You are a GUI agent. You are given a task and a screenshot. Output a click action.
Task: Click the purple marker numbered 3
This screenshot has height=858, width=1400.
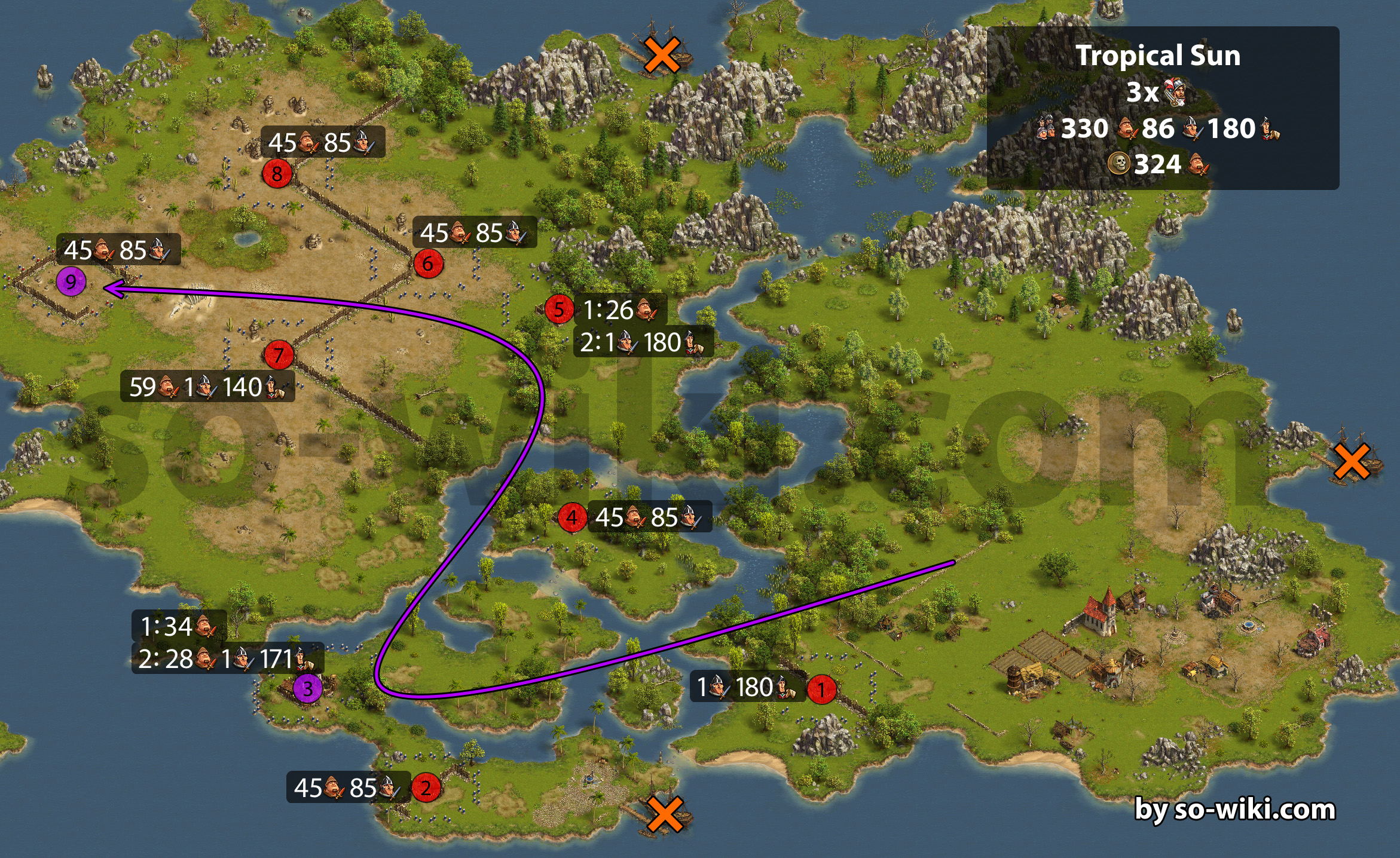tap(307, 688)
